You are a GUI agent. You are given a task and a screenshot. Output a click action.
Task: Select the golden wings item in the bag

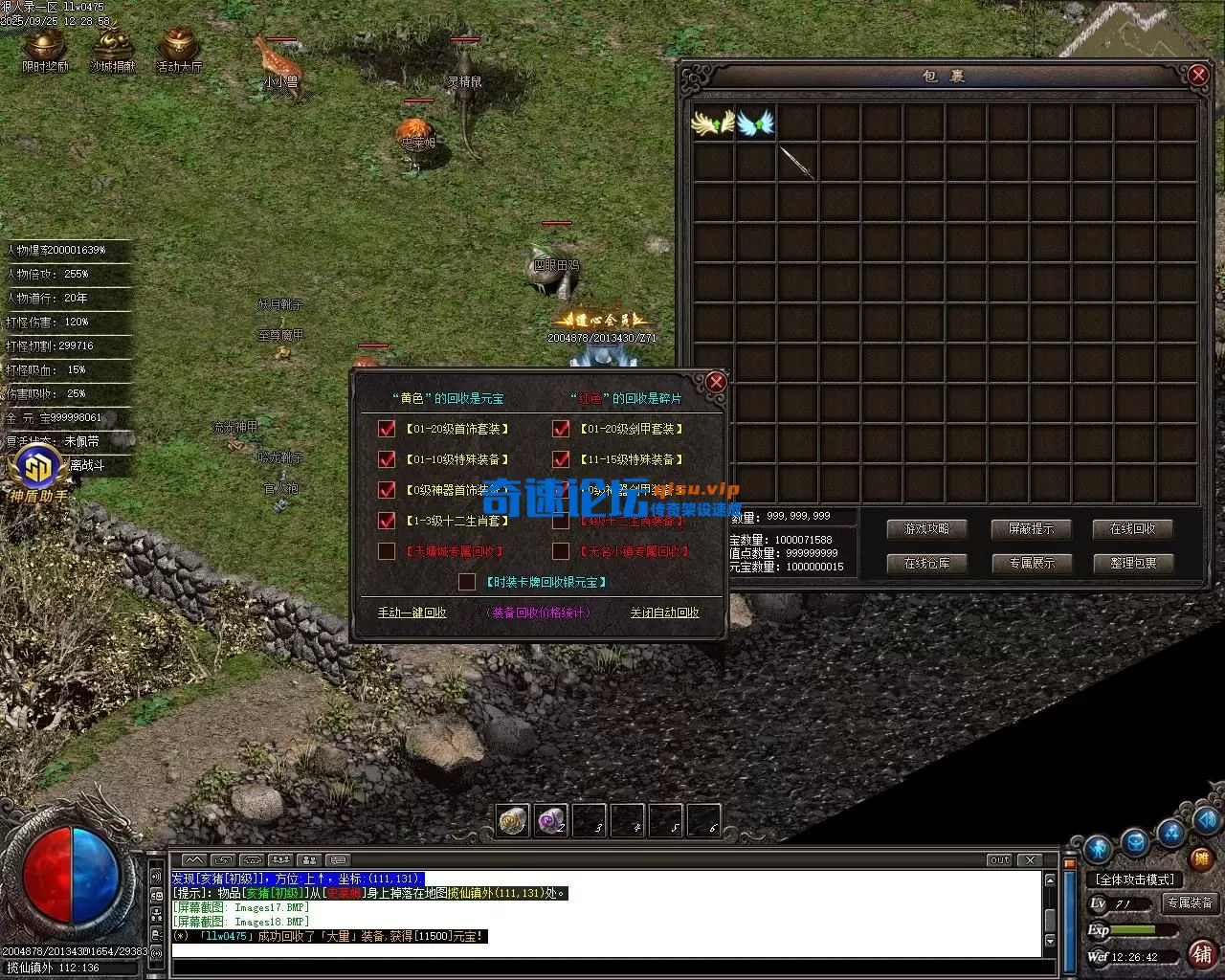pyautogui.click(x=713, y=122)
